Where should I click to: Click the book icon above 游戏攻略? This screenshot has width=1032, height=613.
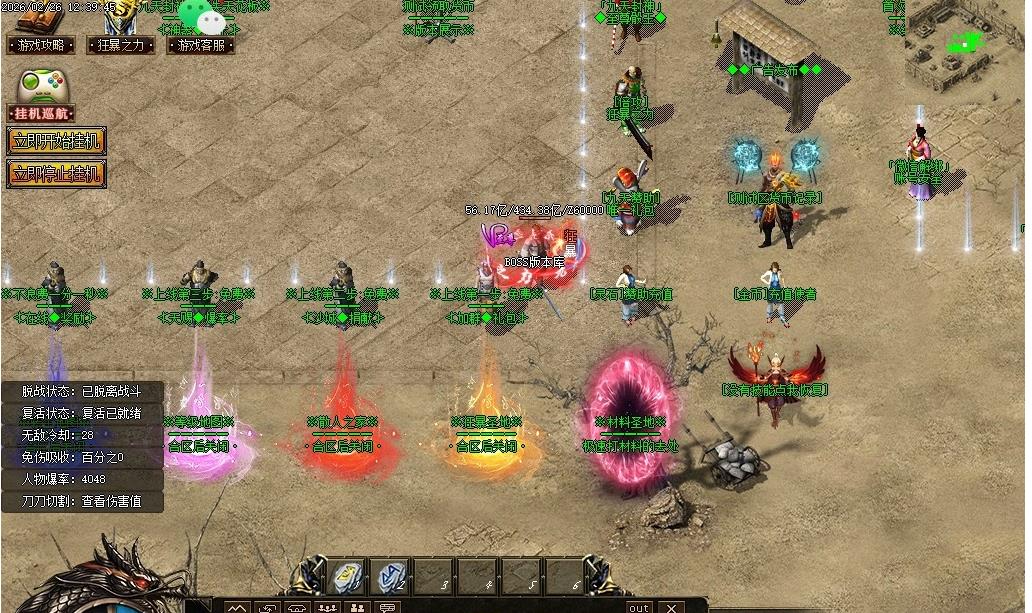pyautogui.click(x=40, y=17)
